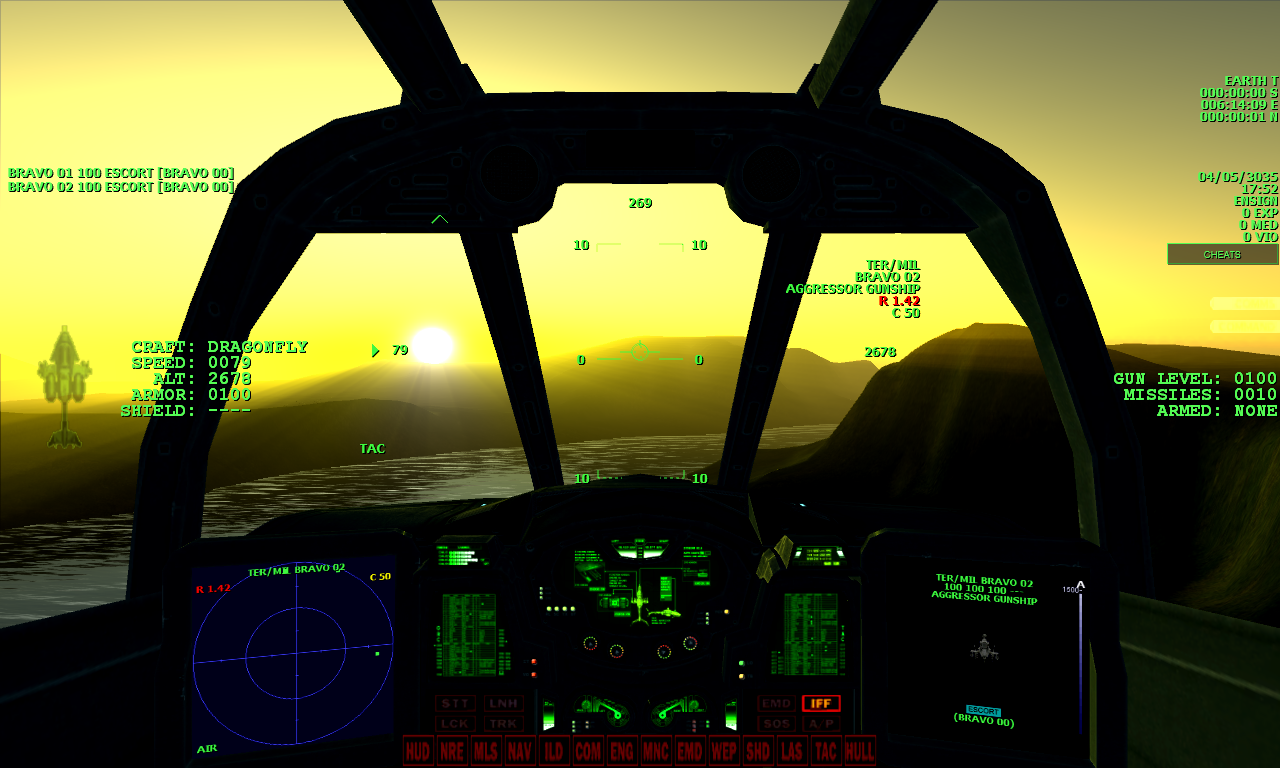Engage the A/P autopilot
1280x768 pixels.
(823, 721)
